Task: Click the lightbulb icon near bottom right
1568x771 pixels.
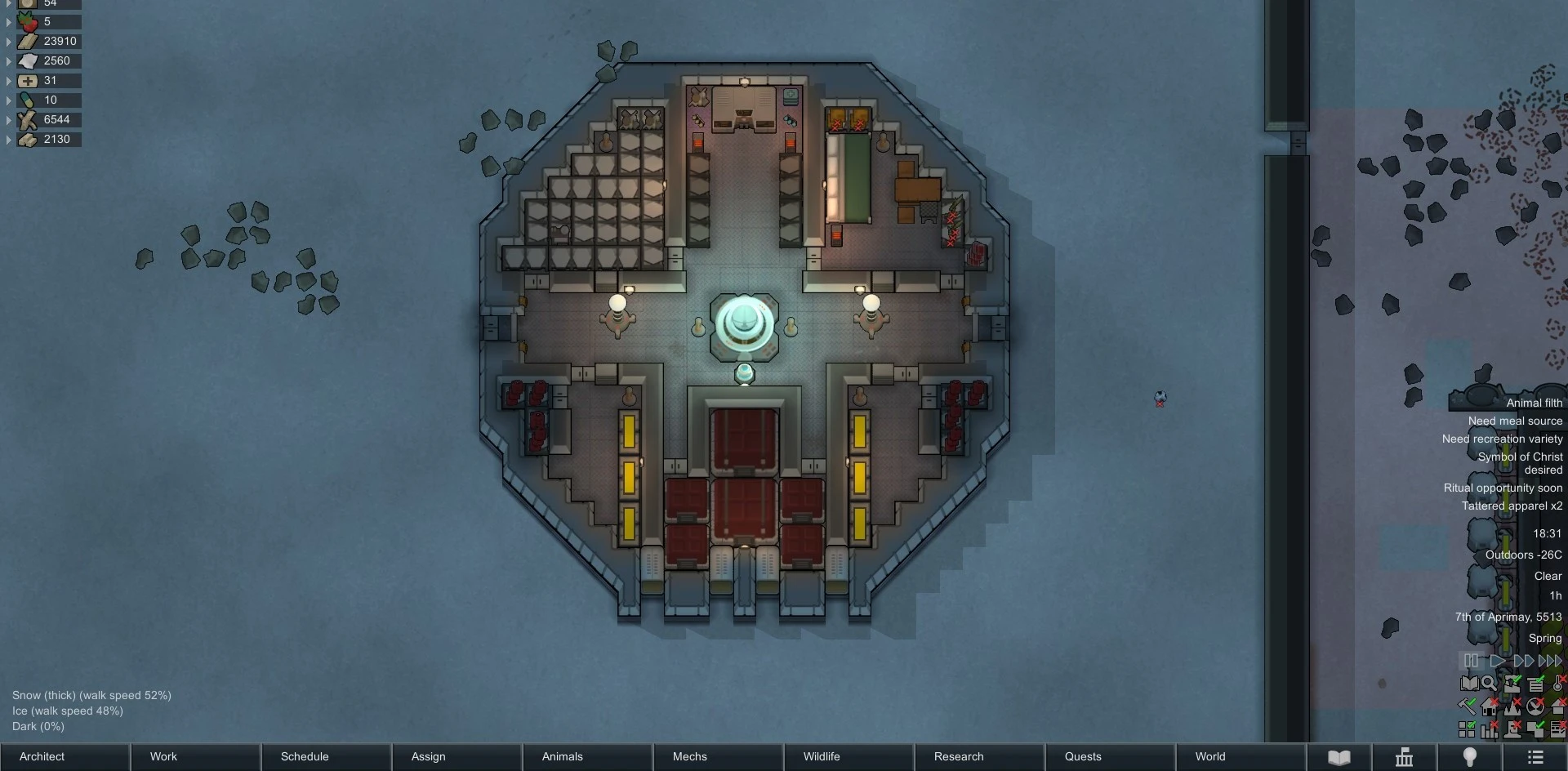Action: click(1471, 756)
